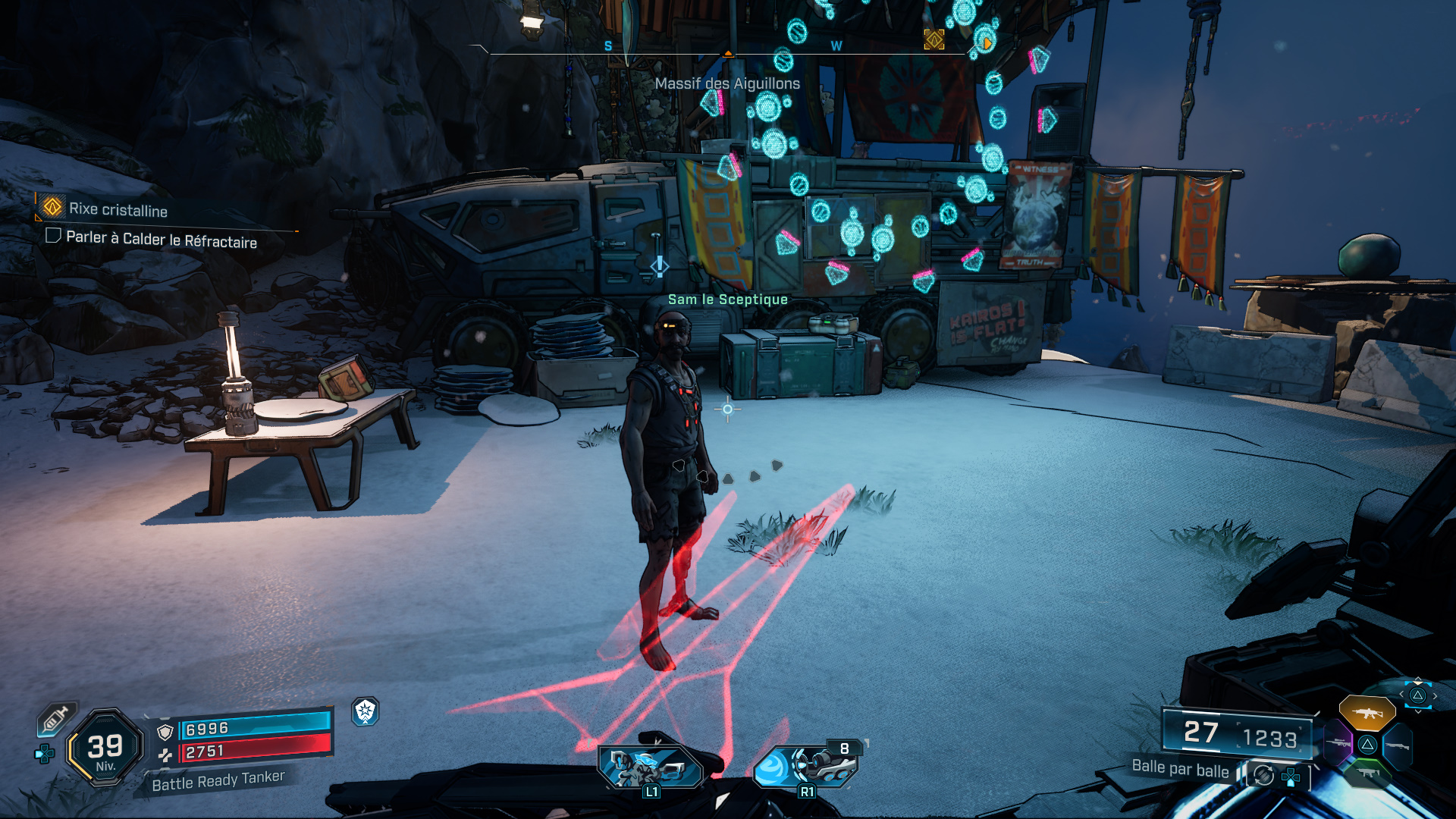The height and width of the screenshot is (819, 1456).
Task: Activate the action skill icon with the gunner
Action: point(650,767)
